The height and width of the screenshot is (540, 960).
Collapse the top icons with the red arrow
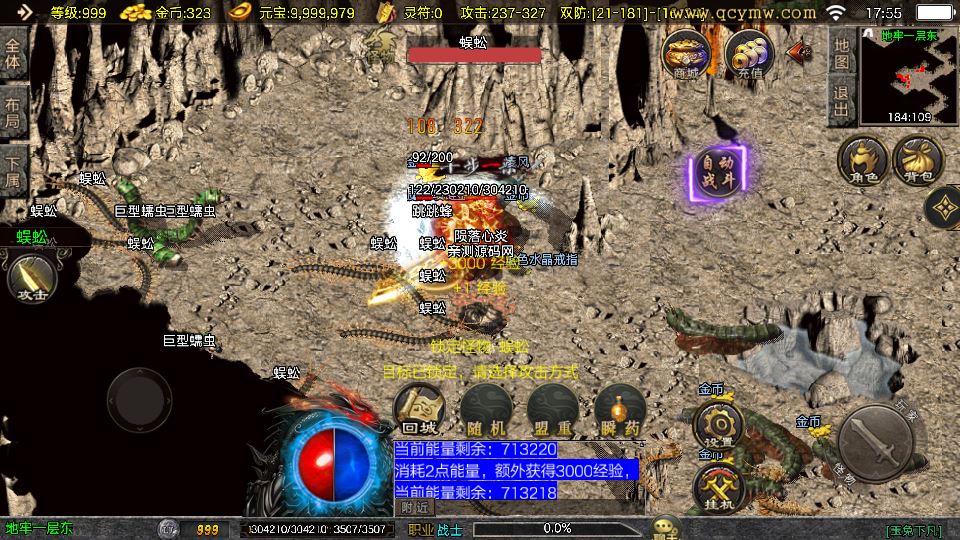(800, 50)
